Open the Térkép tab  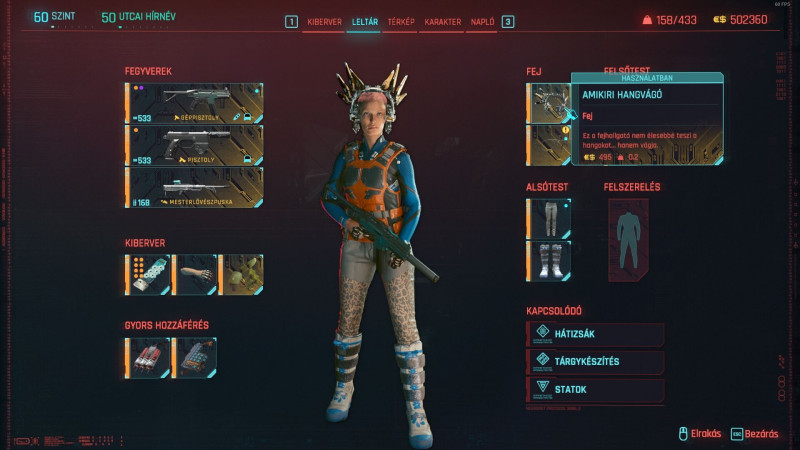[x=400, y=21]
